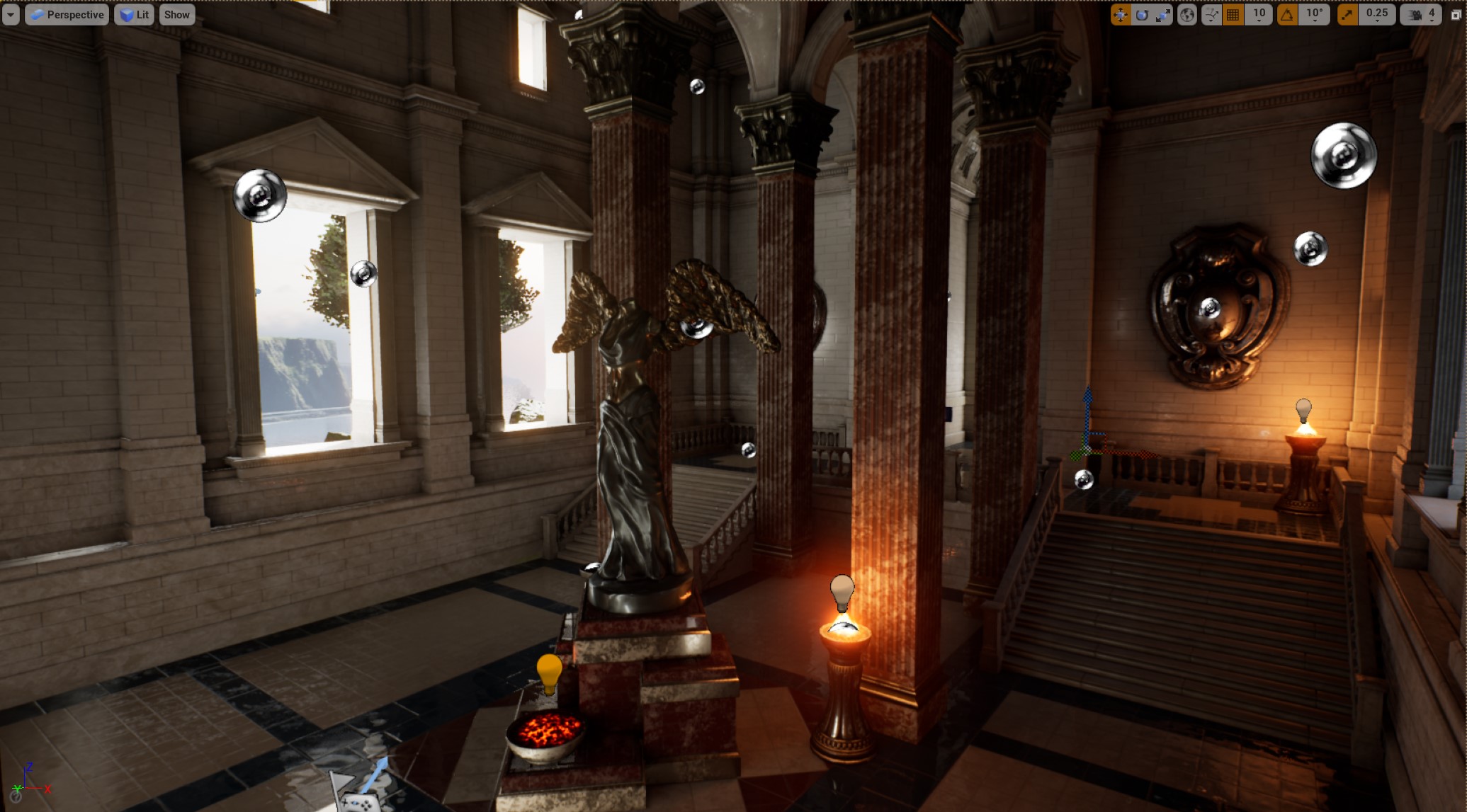Viewport: 1467px width, 812px height.
Task: Select the Rotate tool
Action: click(1143, 14)
